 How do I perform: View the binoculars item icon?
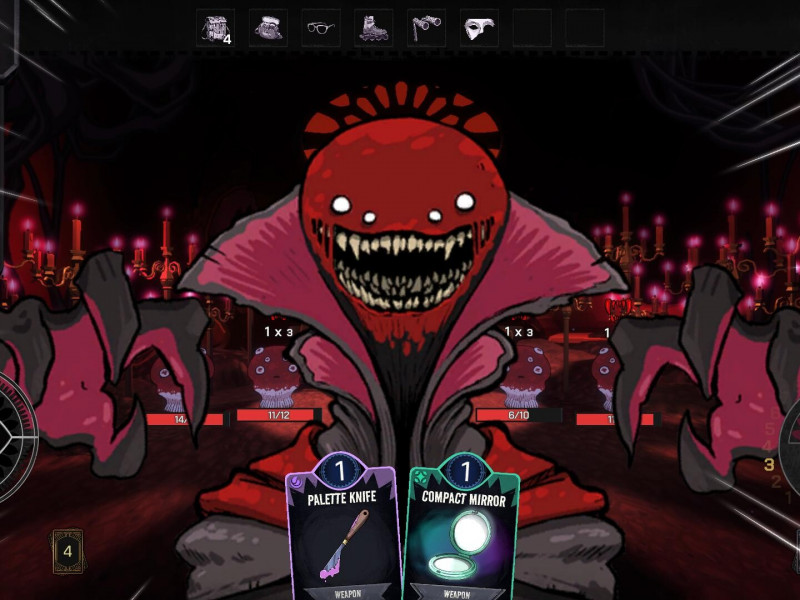tap(427, 28)
